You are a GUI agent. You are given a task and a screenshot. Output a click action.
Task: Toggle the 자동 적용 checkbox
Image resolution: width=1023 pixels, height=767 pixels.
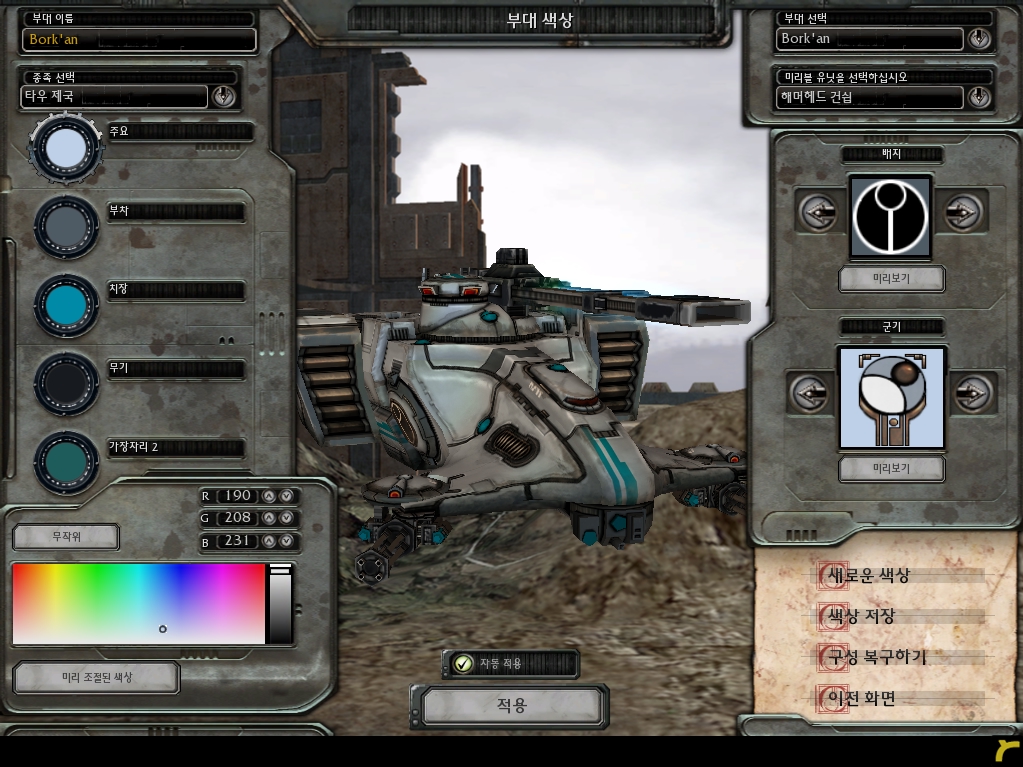point(463,663)
